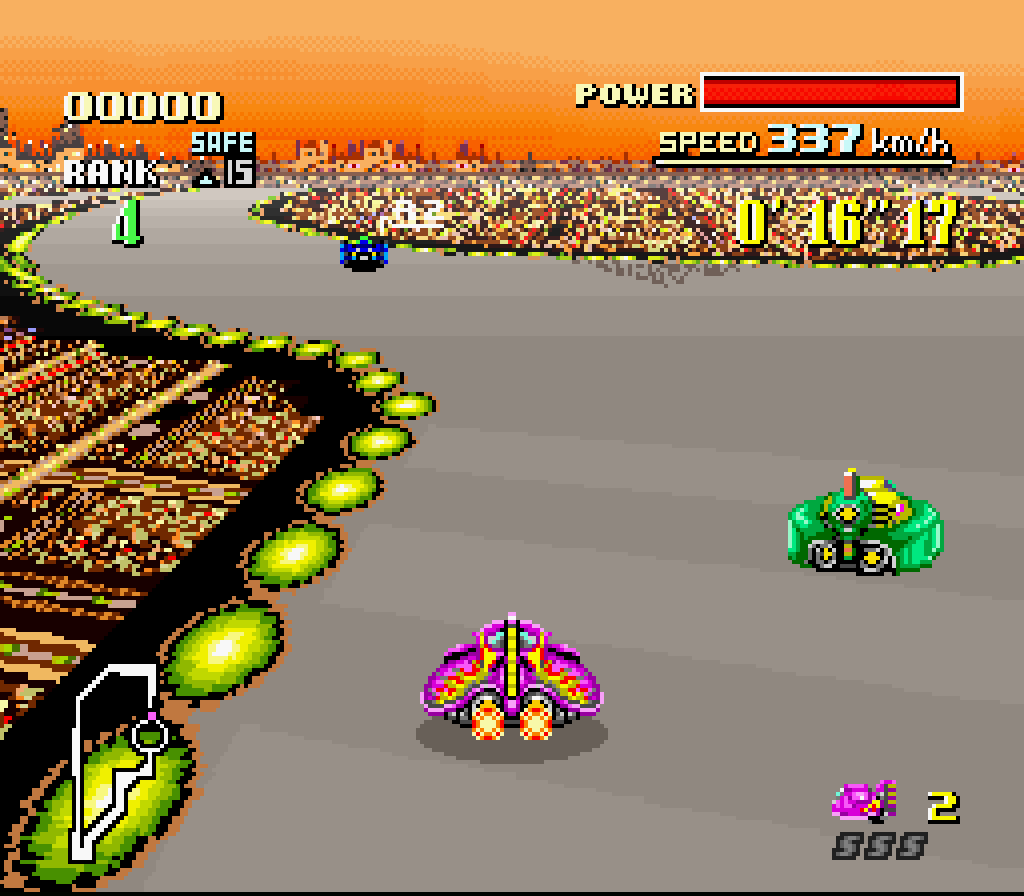
Task: Click the SSS super jet boost indicator
Action: [879, 846]
